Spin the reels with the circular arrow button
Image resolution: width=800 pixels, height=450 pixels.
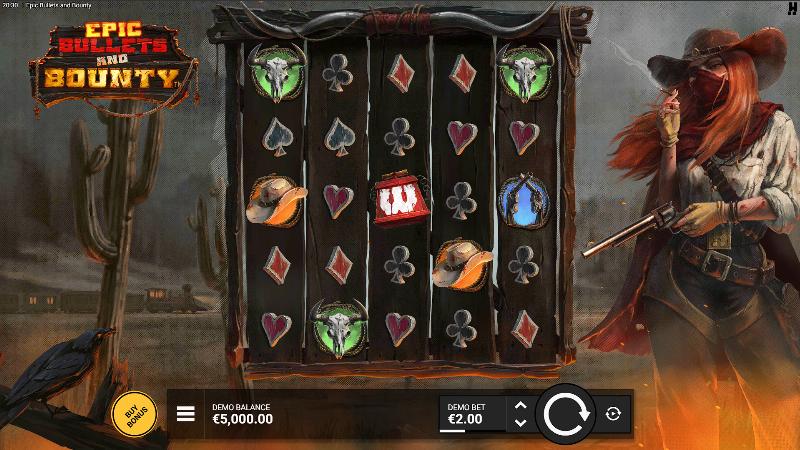(x=565, y=414)
